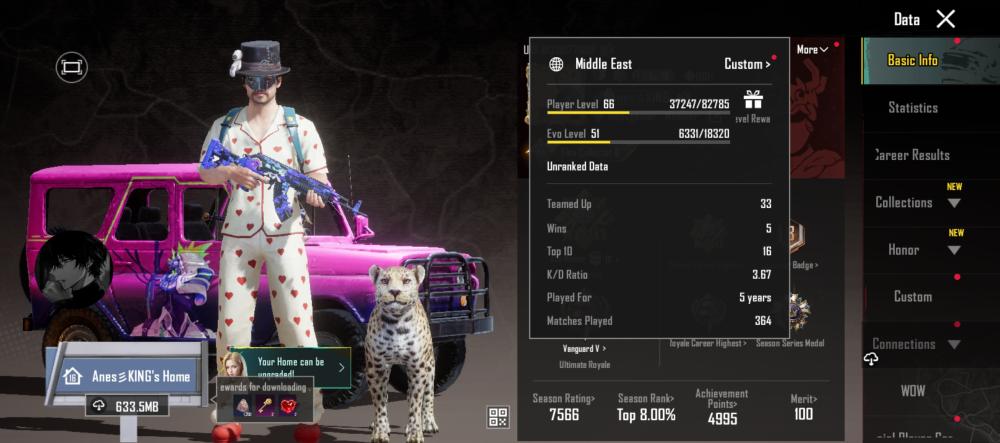
Task: Open the Custom sidebar tab
Action: 913,297
